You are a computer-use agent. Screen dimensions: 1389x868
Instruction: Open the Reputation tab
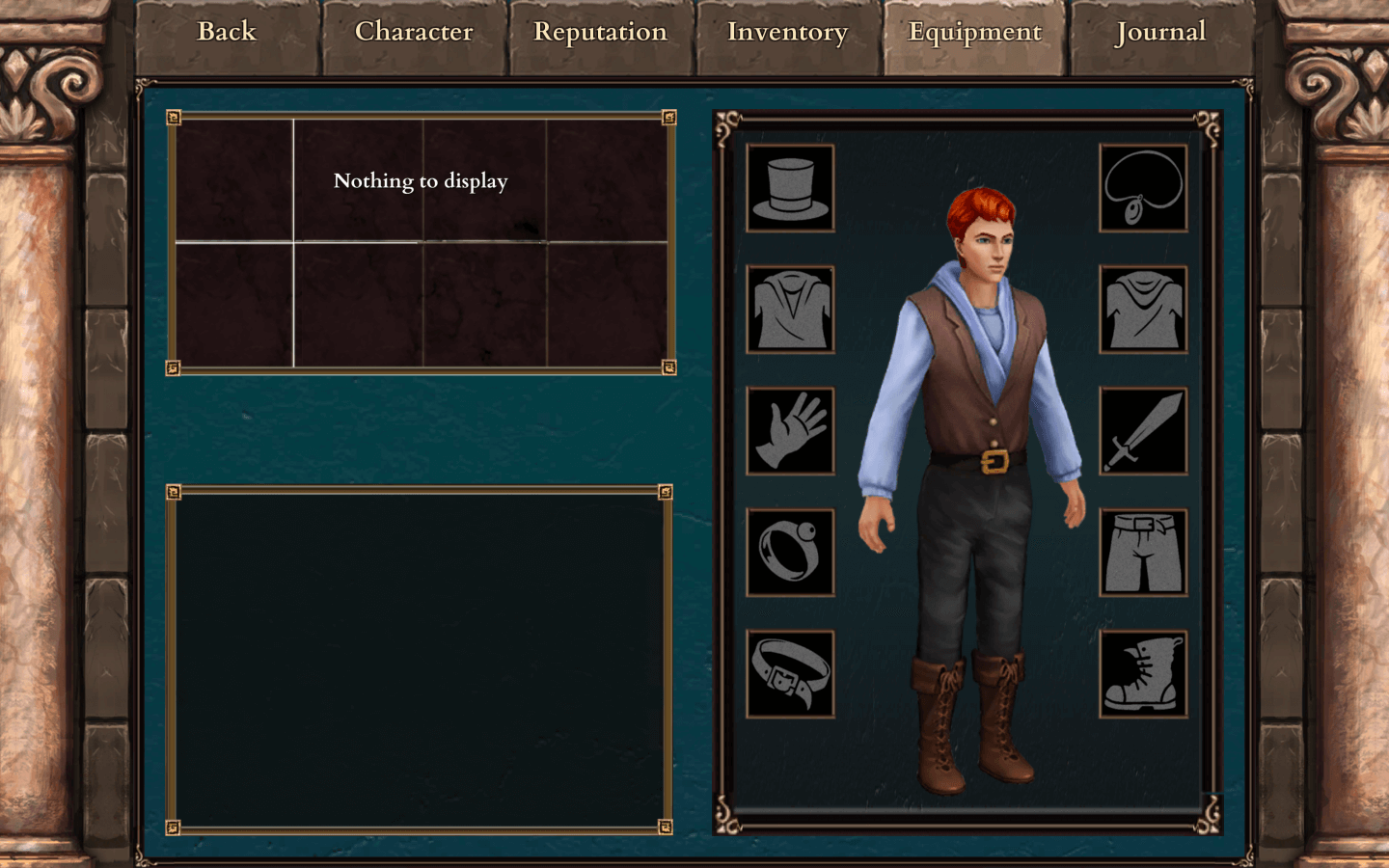(x=600, y=33)
